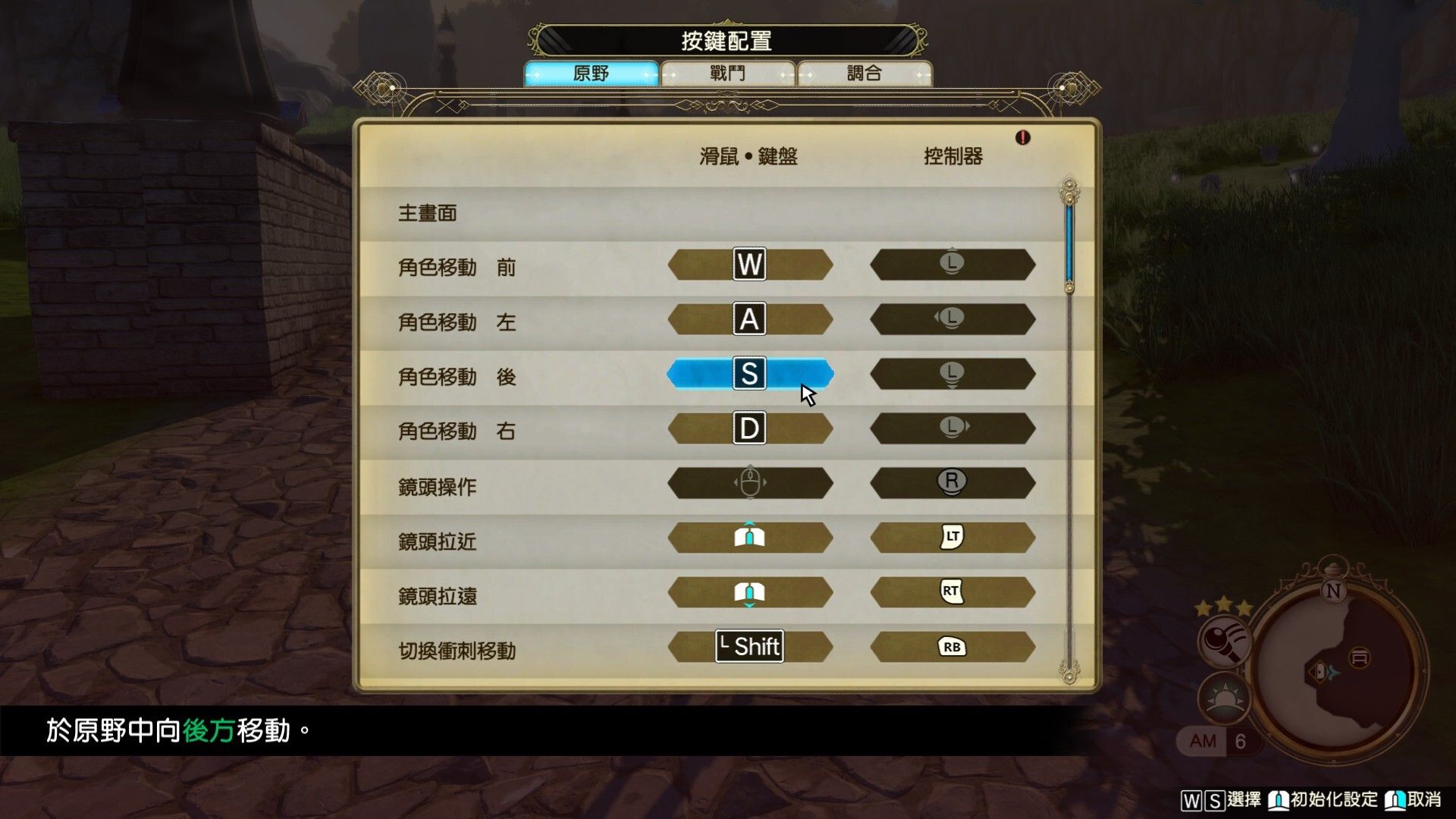This screenshot has width=1456, height=819.
Task: Click the W key binding for 角色移動 前
Action: (x=749, y=264)
